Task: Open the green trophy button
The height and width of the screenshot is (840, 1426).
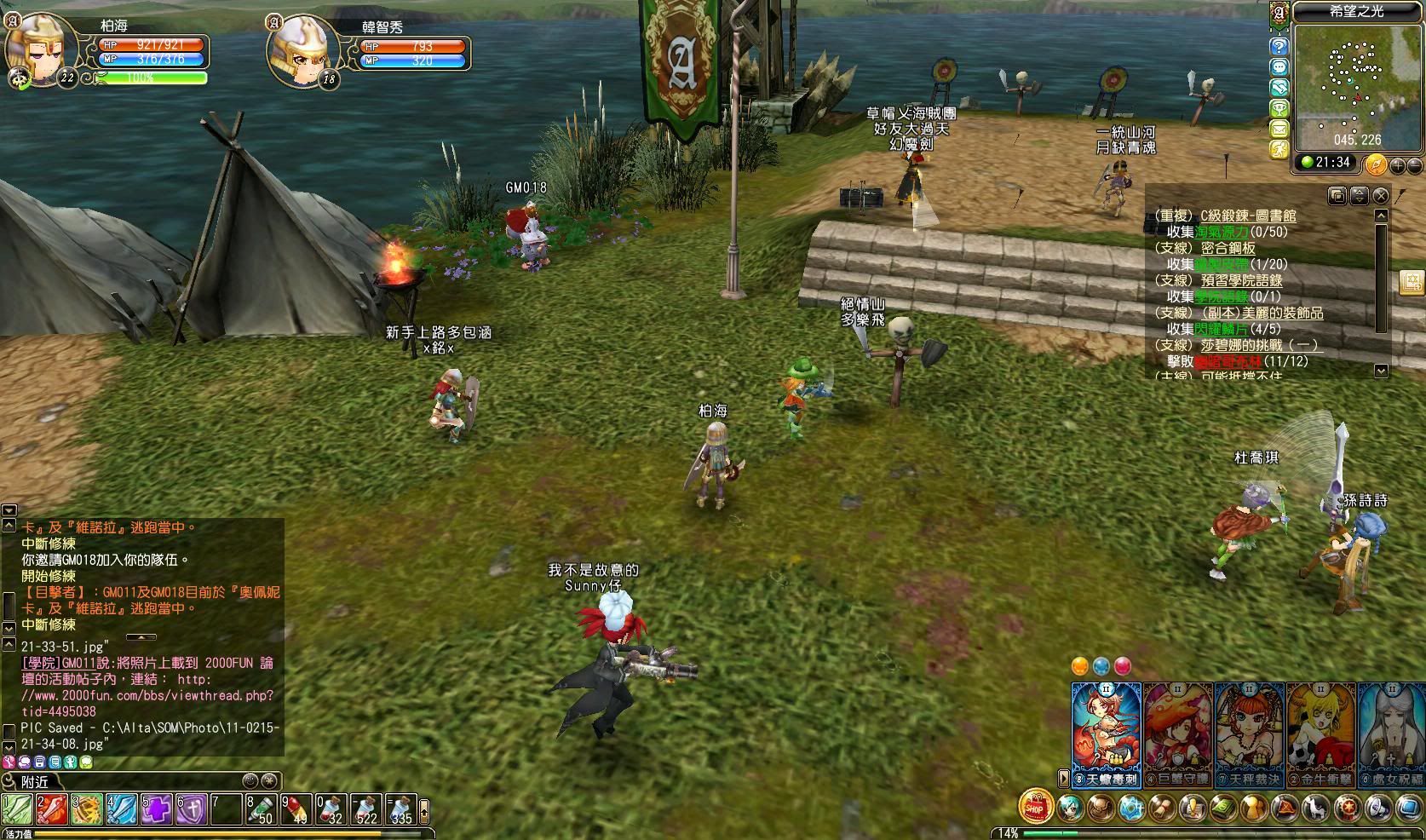Action: point(1279,108)
